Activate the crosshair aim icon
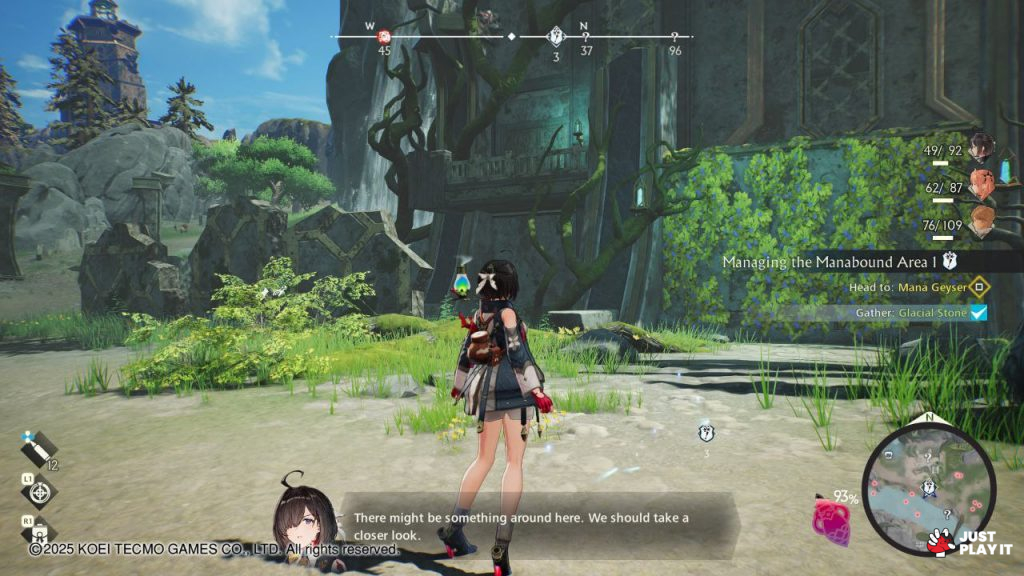Viewport: 1024px width, 576px height. tap(38, 492)
